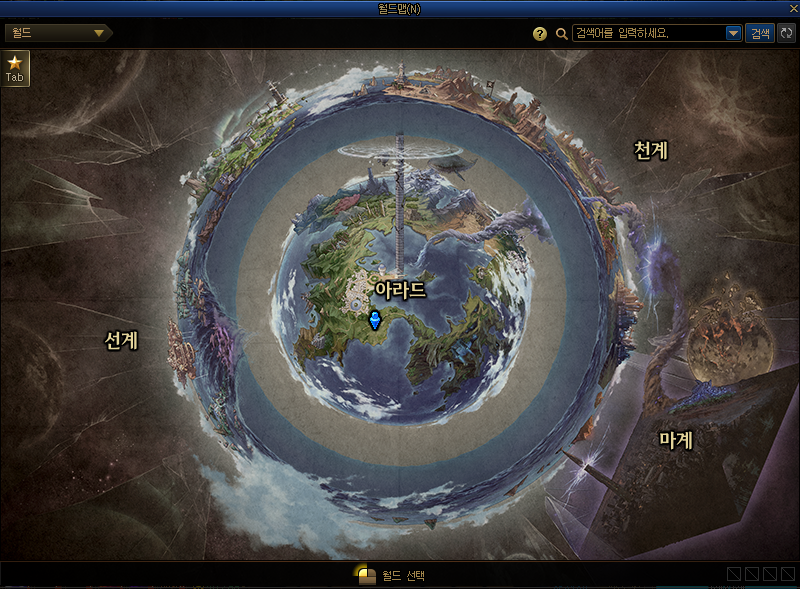Click the yellow question mark help icon
The height and width of the screenshot is (589, 800).
click(x=540, y=34)
